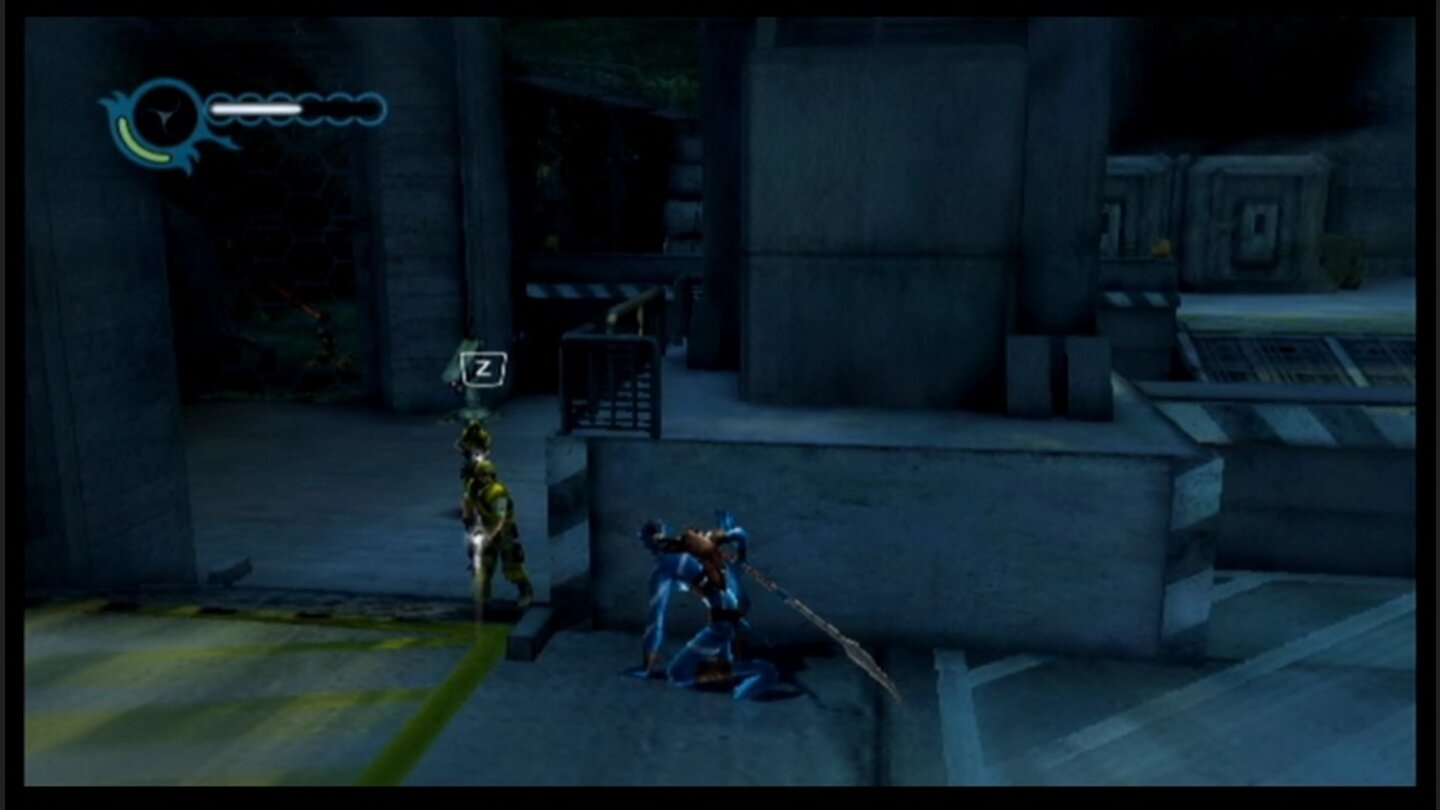
Task: Click the blue flourish decoration on the HUD
Action: (x=115, y=100)
